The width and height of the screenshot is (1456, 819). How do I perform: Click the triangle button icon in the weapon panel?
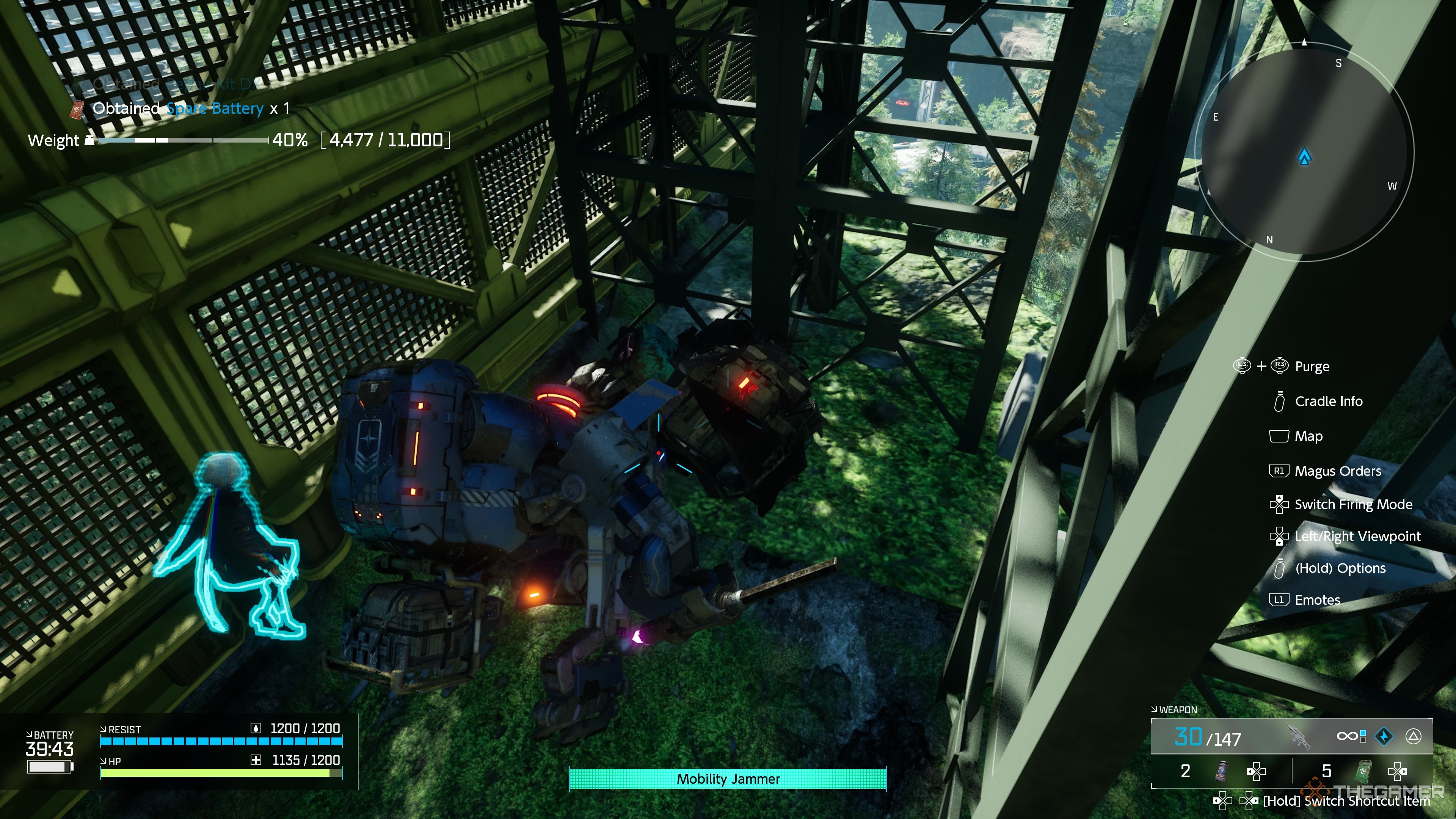click(x=1415, y=736)
